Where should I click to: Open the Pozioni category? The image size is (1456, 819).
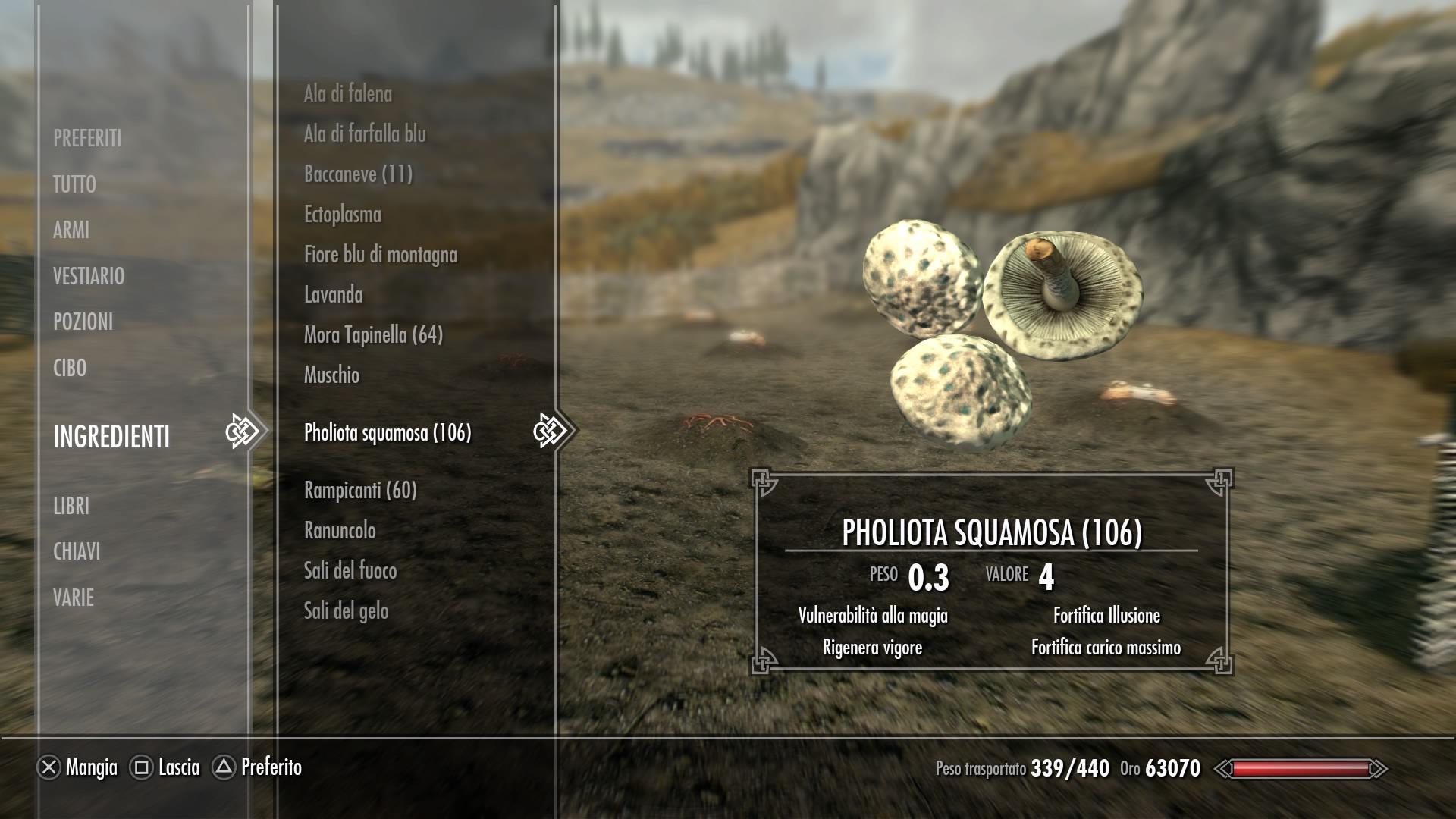point(83,322)
